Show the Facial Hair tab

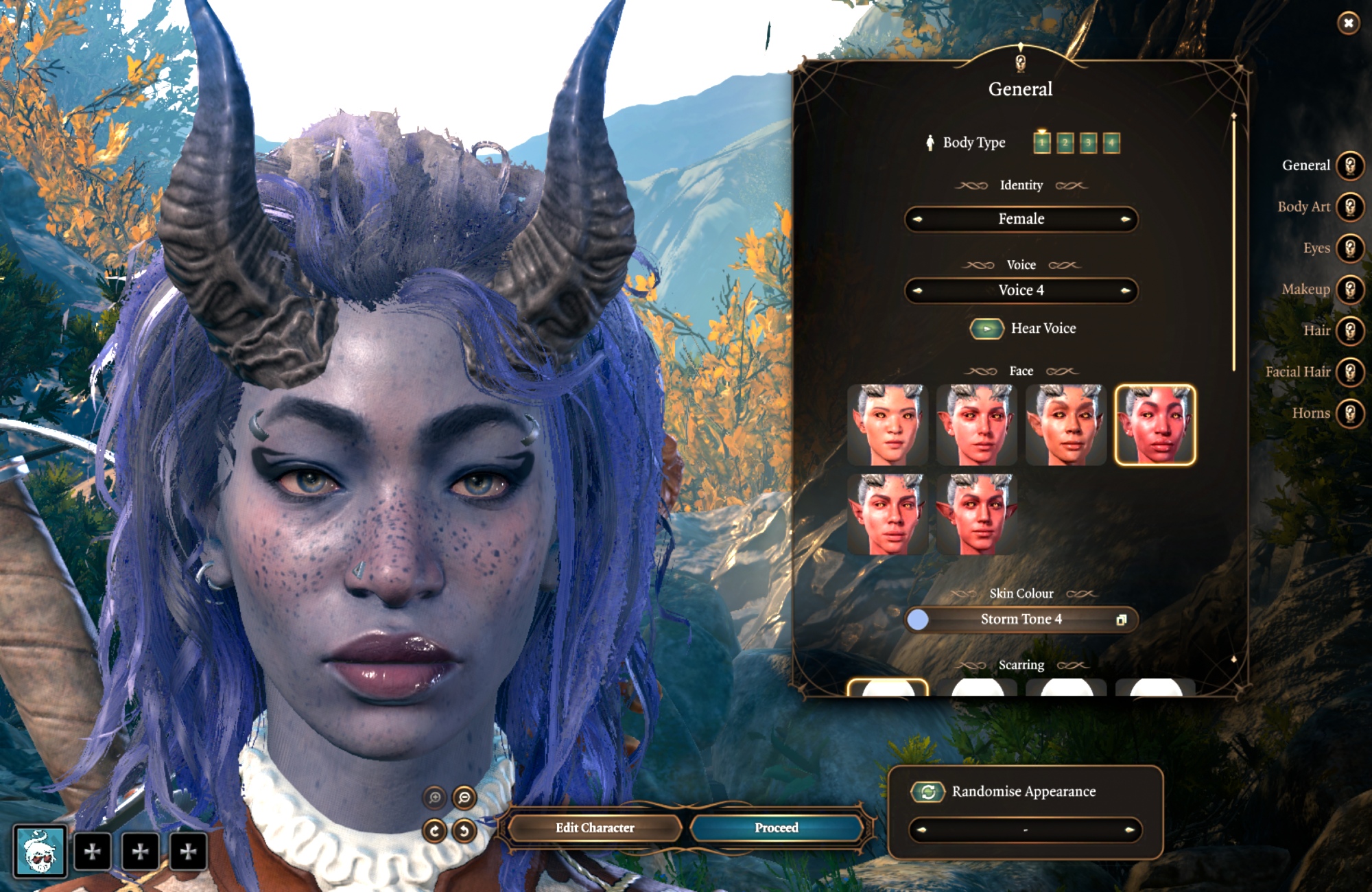click(1349, 372)
